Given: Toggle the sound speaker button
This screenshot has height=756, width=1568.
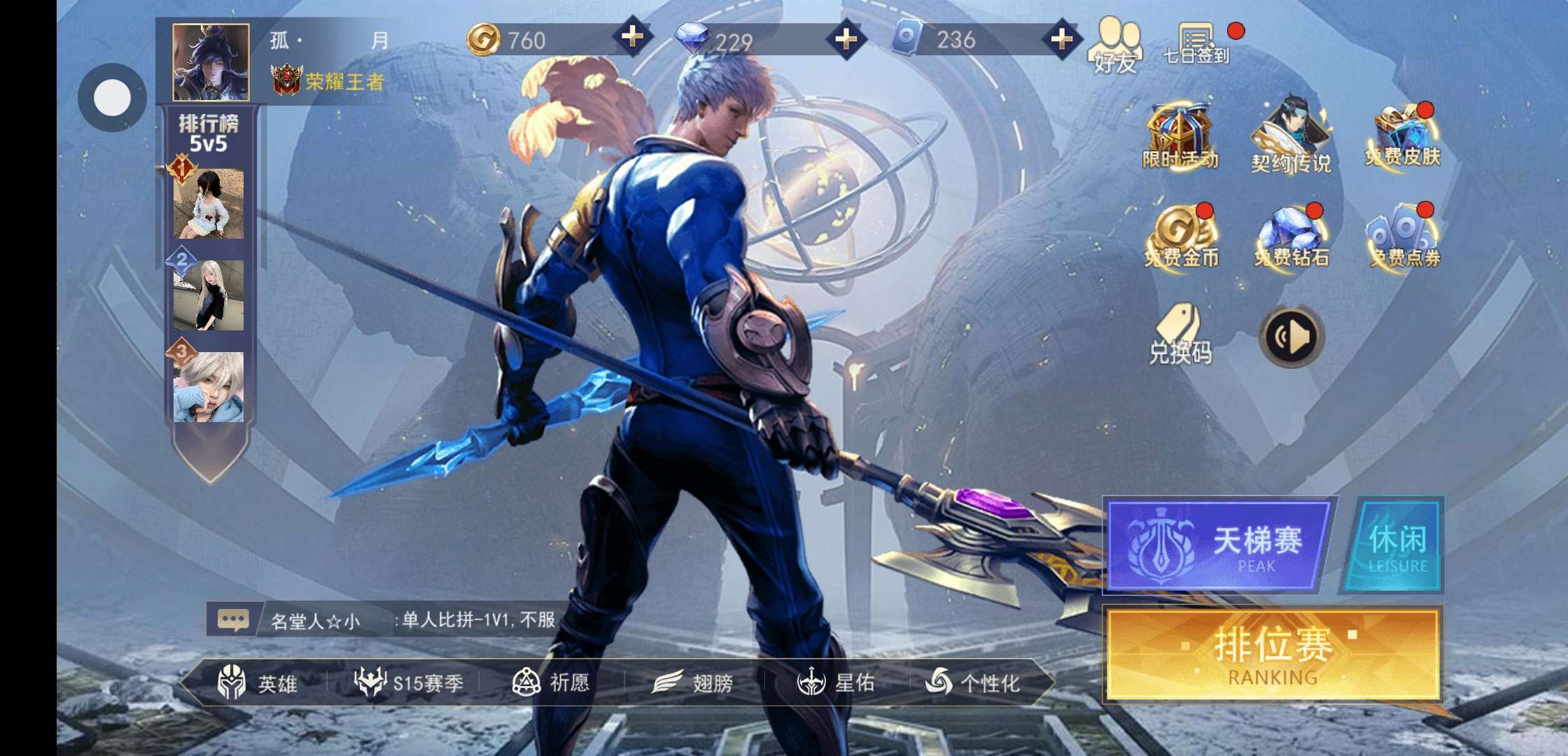Looking at the screenshot, I should pos(1291,337).
